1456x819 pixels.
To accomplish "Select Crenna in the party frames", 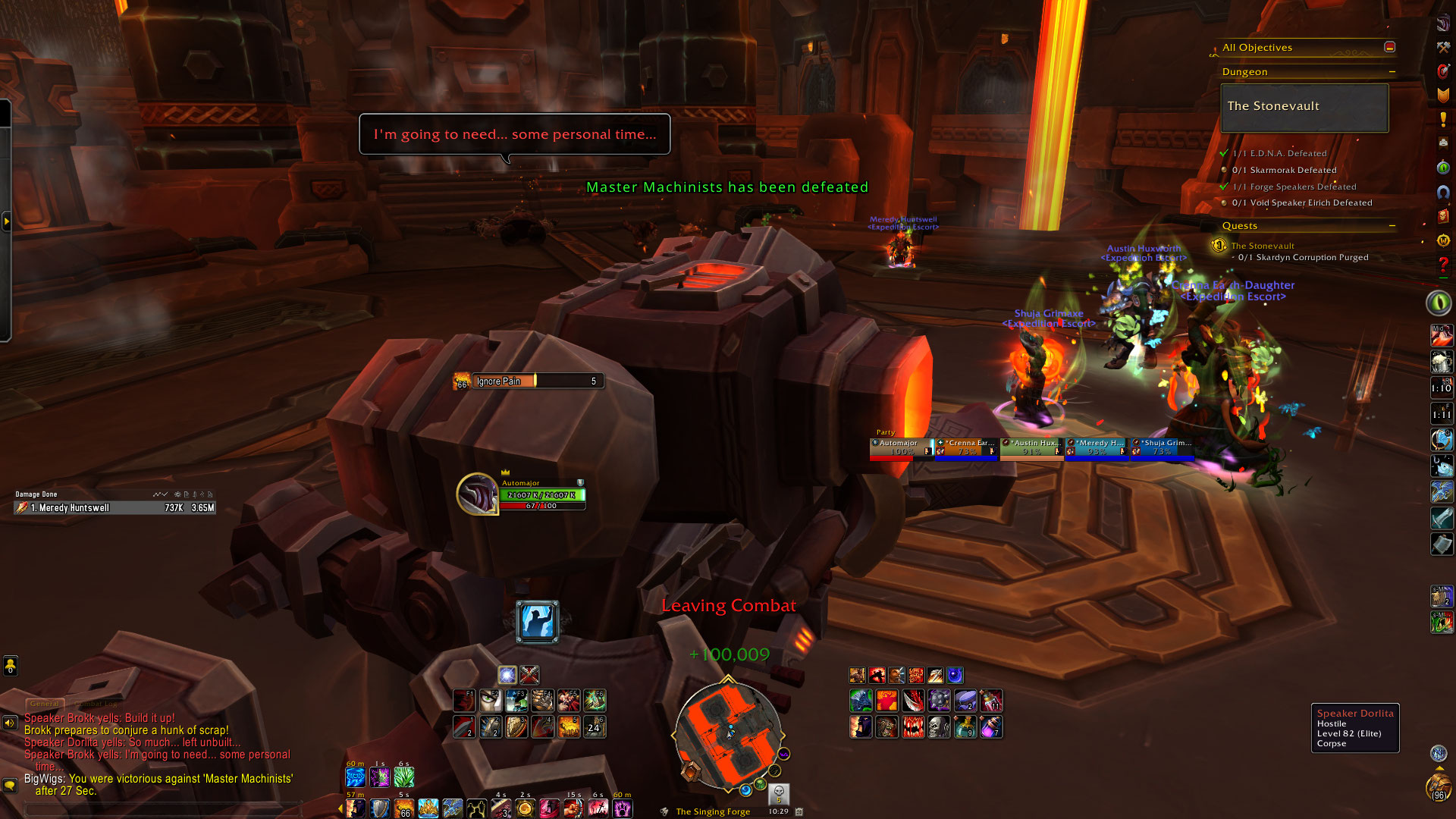I will click(967, 448).
